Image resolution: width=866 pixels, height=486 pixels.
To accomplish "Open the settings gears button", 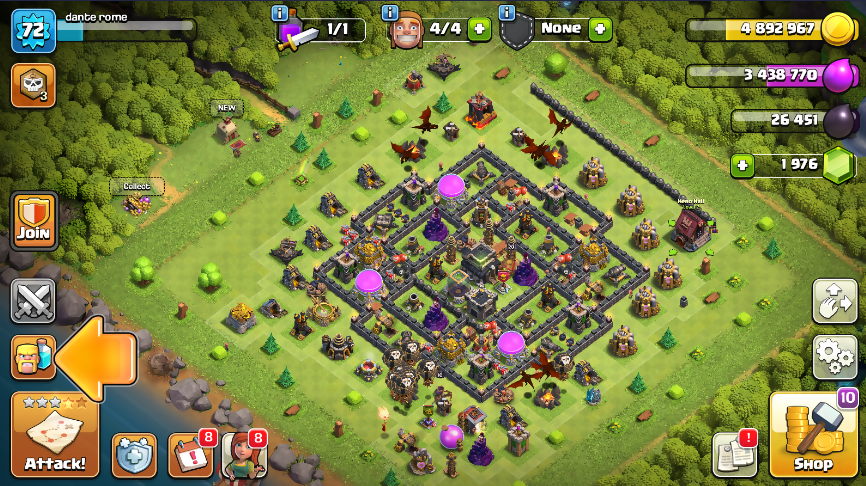I will [834, 356].
